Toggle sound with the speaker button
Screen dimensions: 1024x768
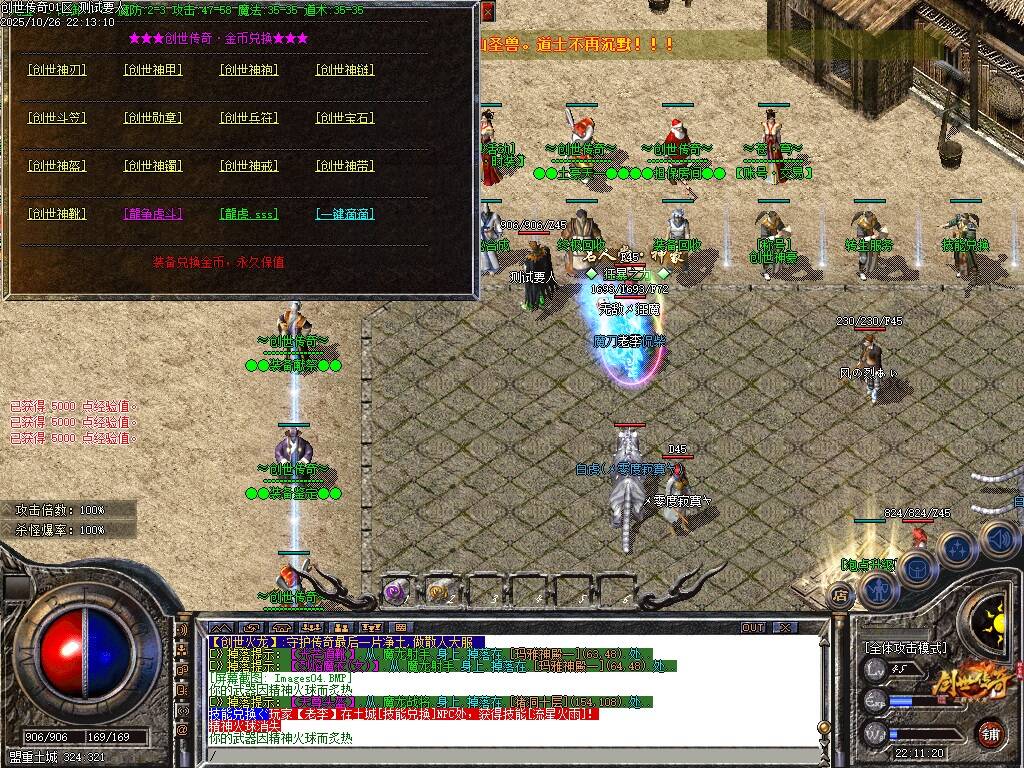click(x=997, y=539)
